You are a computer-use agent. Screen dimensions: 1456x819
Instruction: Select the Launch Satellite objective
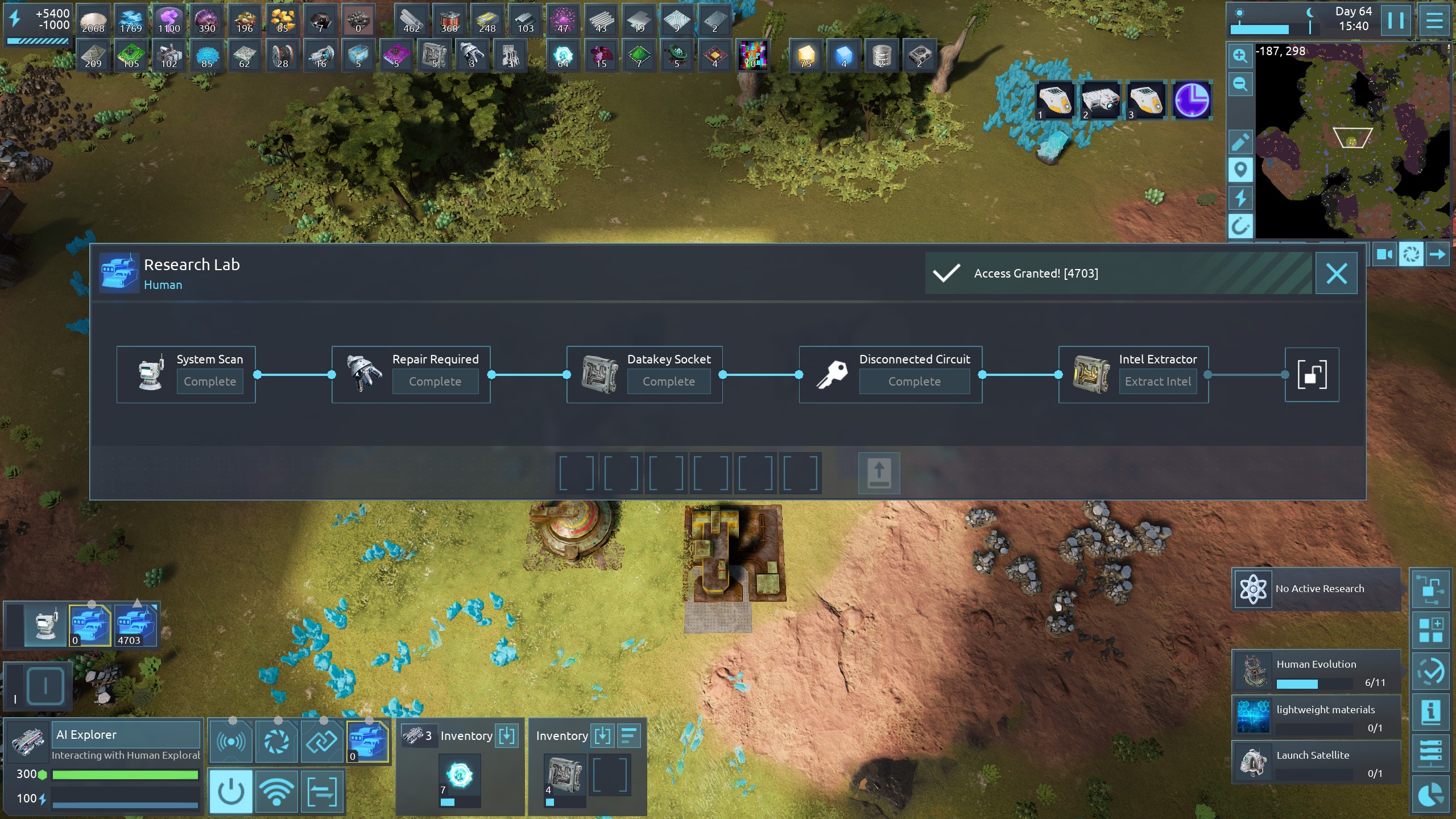(x=1316, y=762)
